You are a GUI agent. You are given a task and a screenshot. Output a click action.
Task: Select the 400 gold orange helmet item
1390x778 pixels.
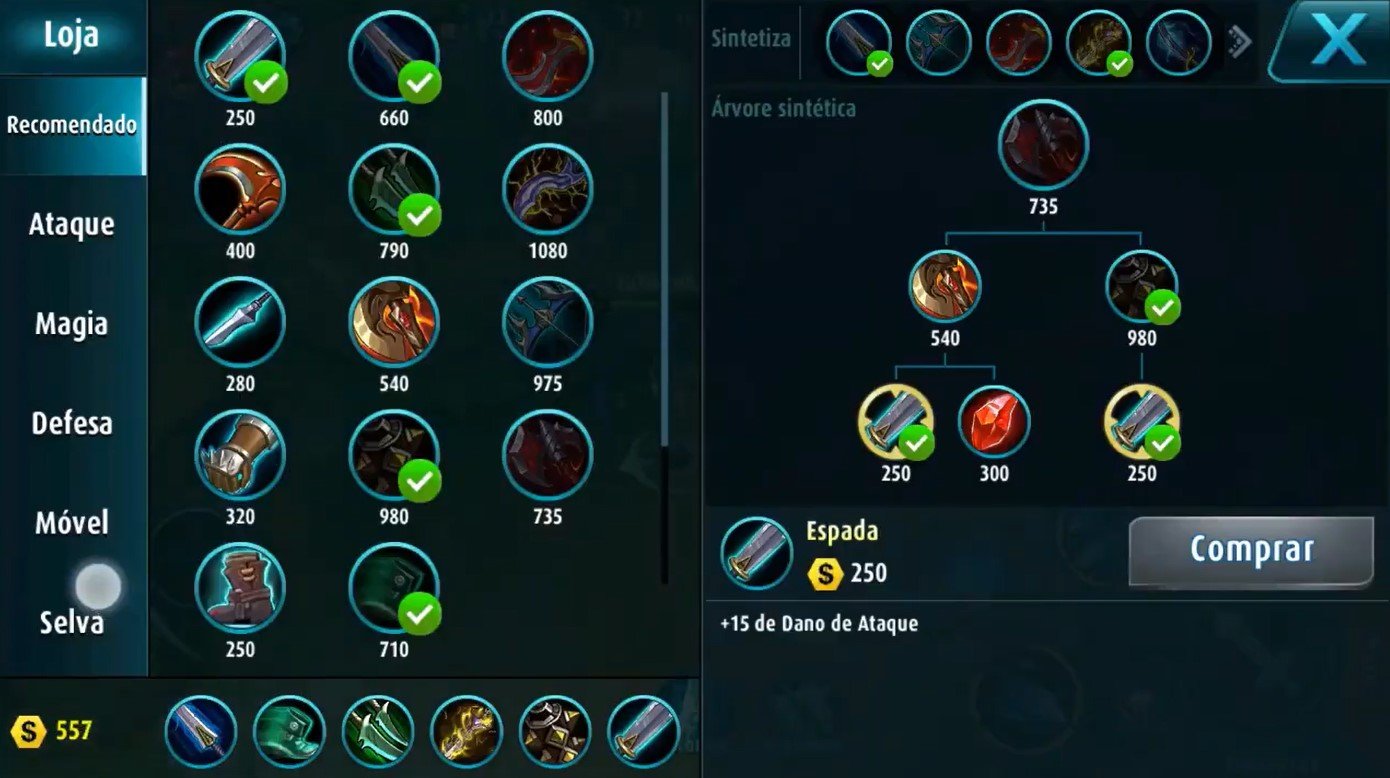(240, 189)
